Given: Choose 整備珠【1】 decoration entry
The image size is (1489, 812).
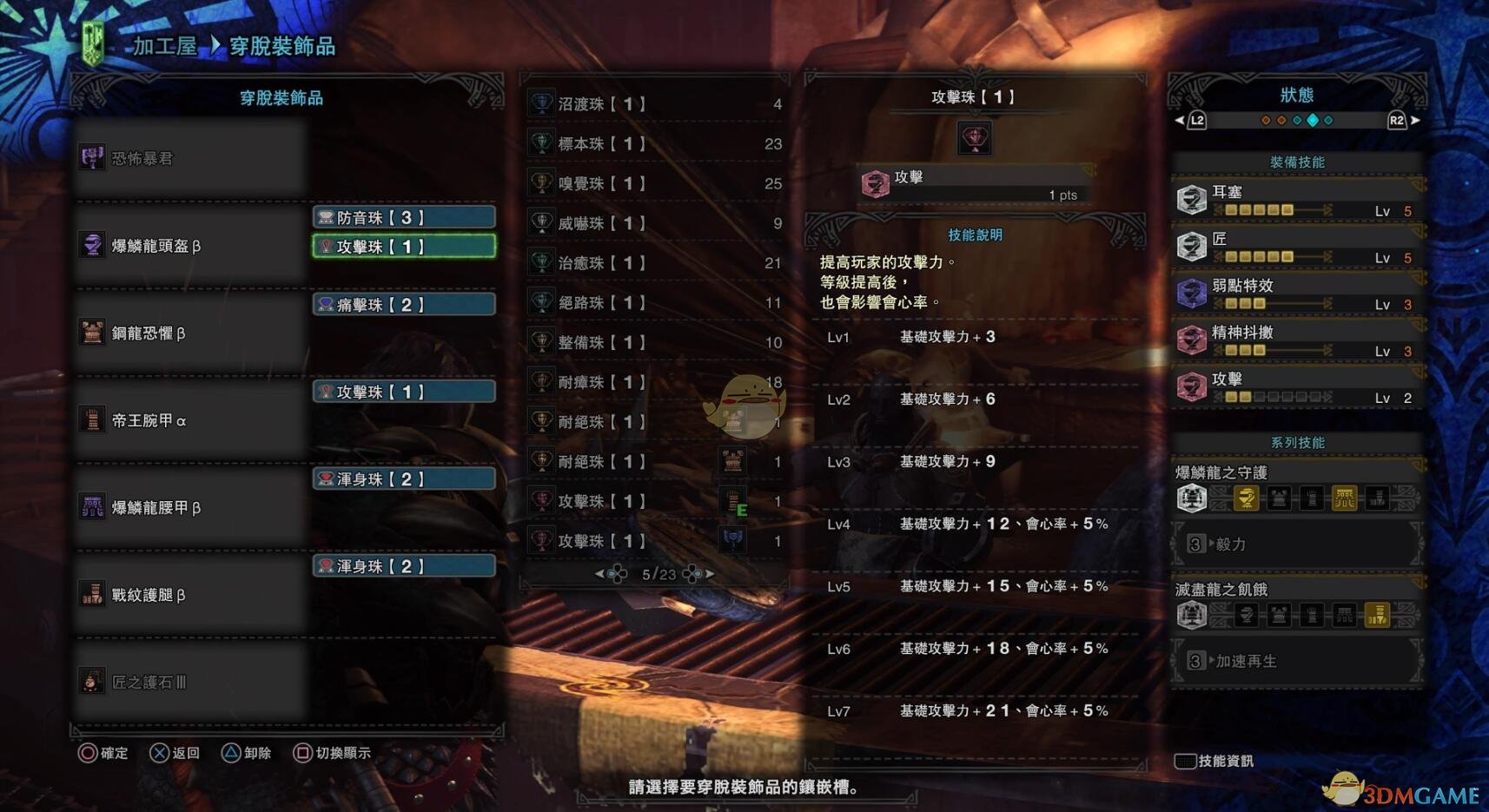Looking at the screenshot, I should [656, 343].
